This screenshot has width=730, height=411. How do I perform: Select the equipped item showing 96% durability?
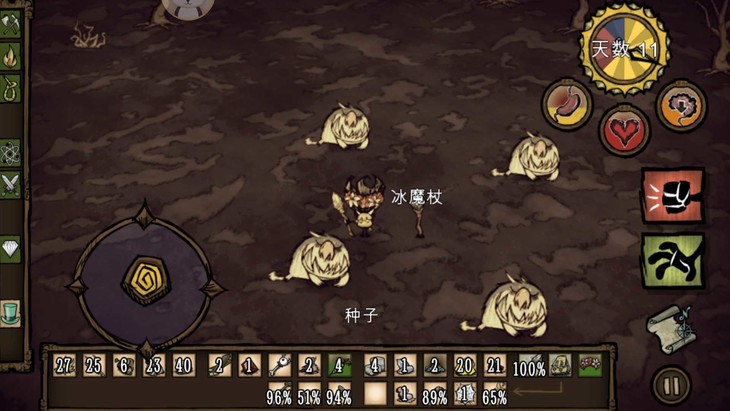click(x=279, y=394)
